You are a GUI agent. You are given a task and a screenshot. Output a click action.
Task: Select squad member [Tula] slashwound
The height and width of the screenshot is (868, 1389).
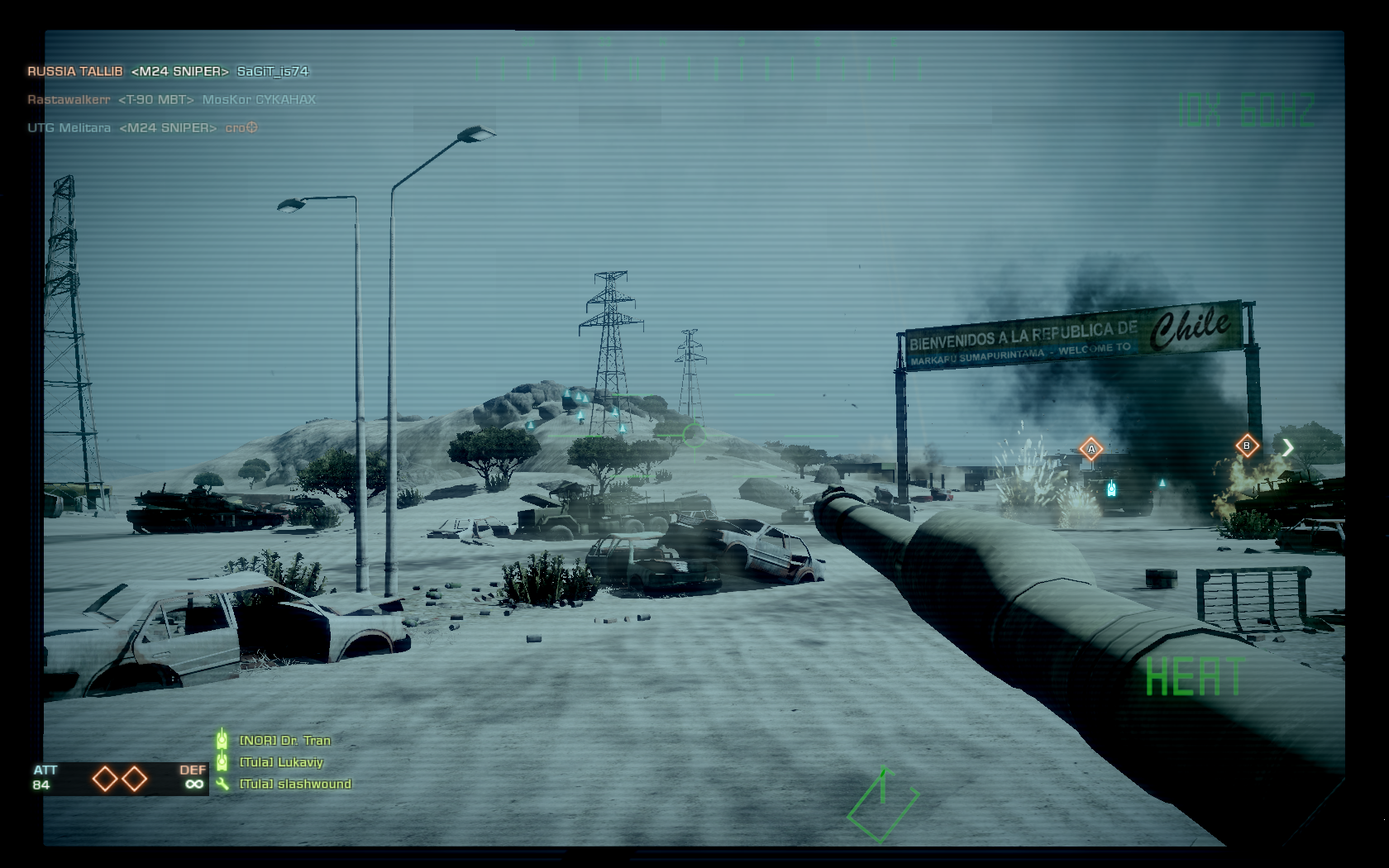(x=295, y=784)
